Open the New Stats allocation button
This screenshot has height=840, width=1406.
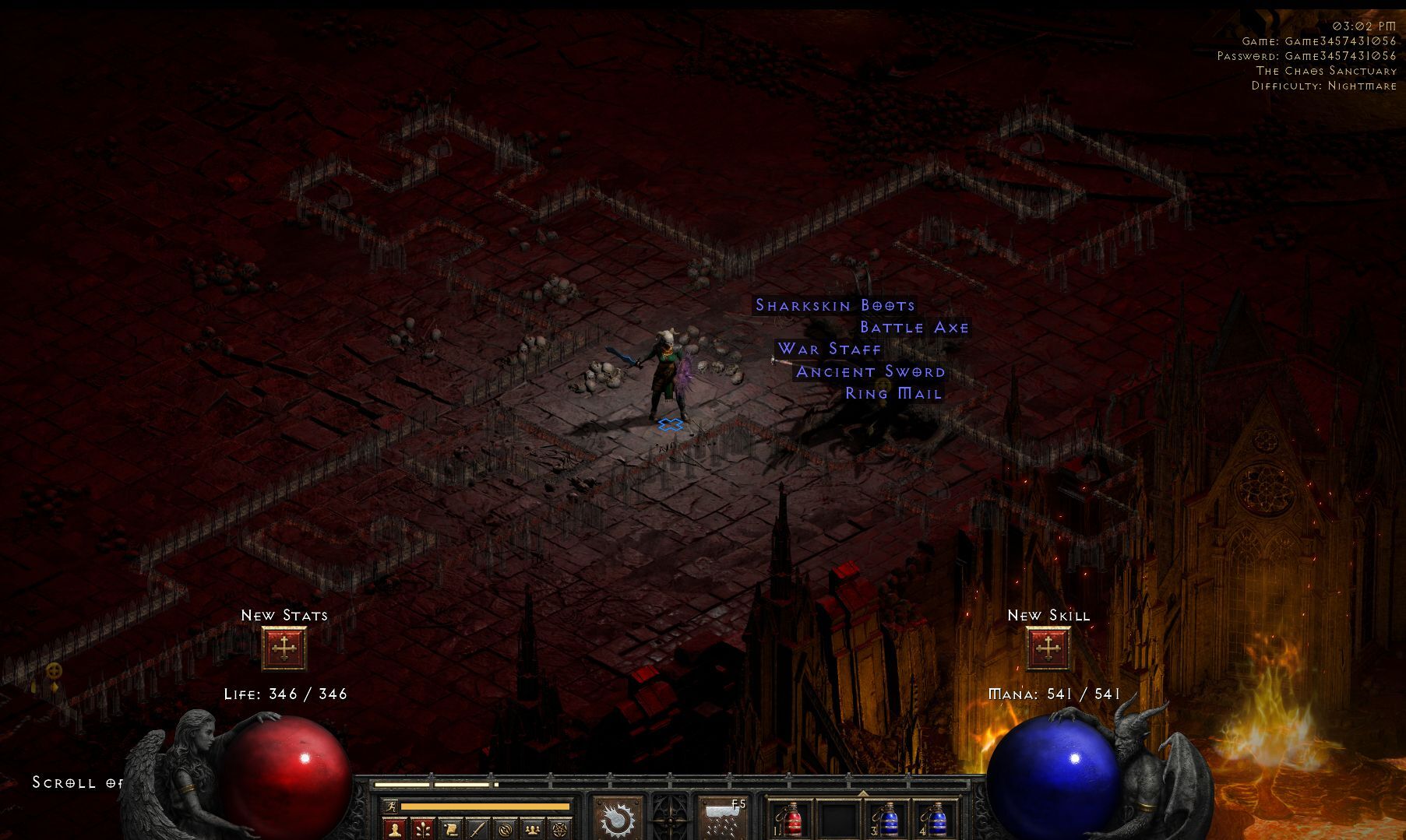(x=284, y=648)
